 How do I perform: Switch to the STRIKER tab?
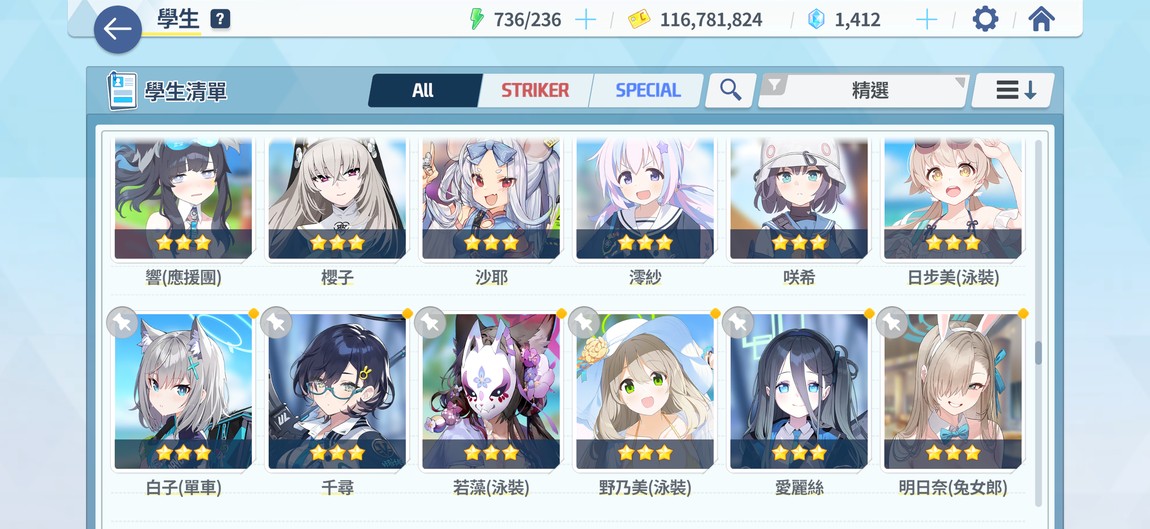click(x=535, y=90)
